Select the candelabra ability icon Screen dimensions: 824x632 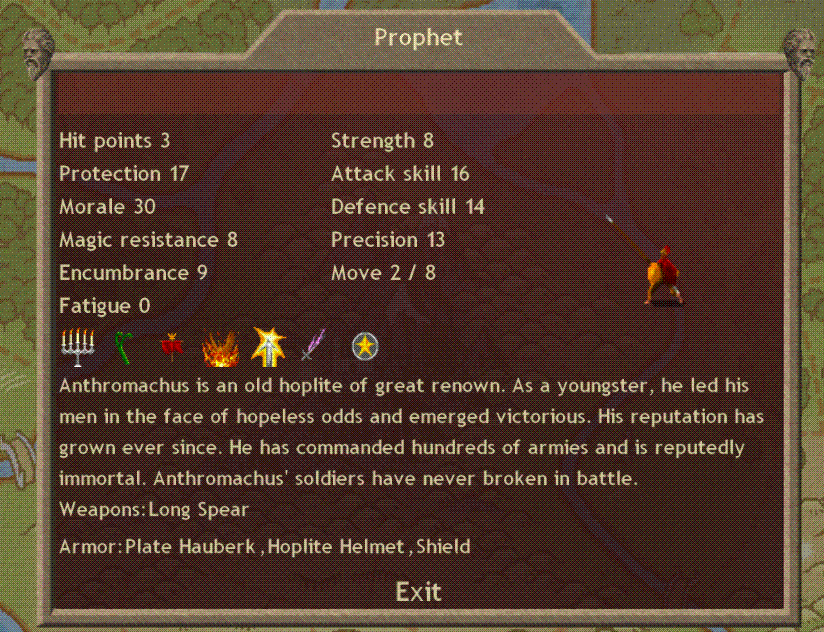tap(77, 347)
